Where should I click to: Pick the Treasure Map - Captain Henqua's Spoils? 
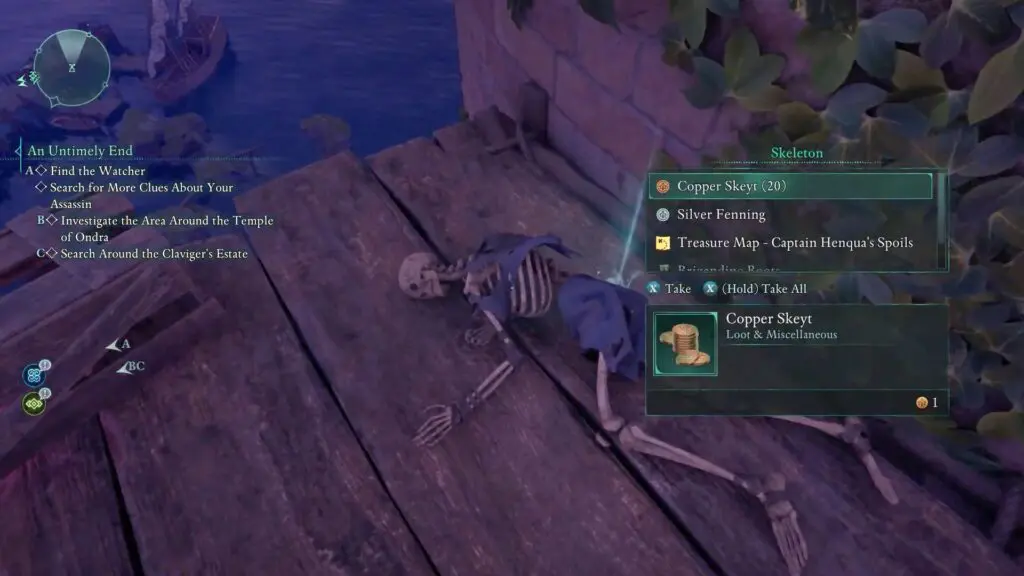coord(794,242)
